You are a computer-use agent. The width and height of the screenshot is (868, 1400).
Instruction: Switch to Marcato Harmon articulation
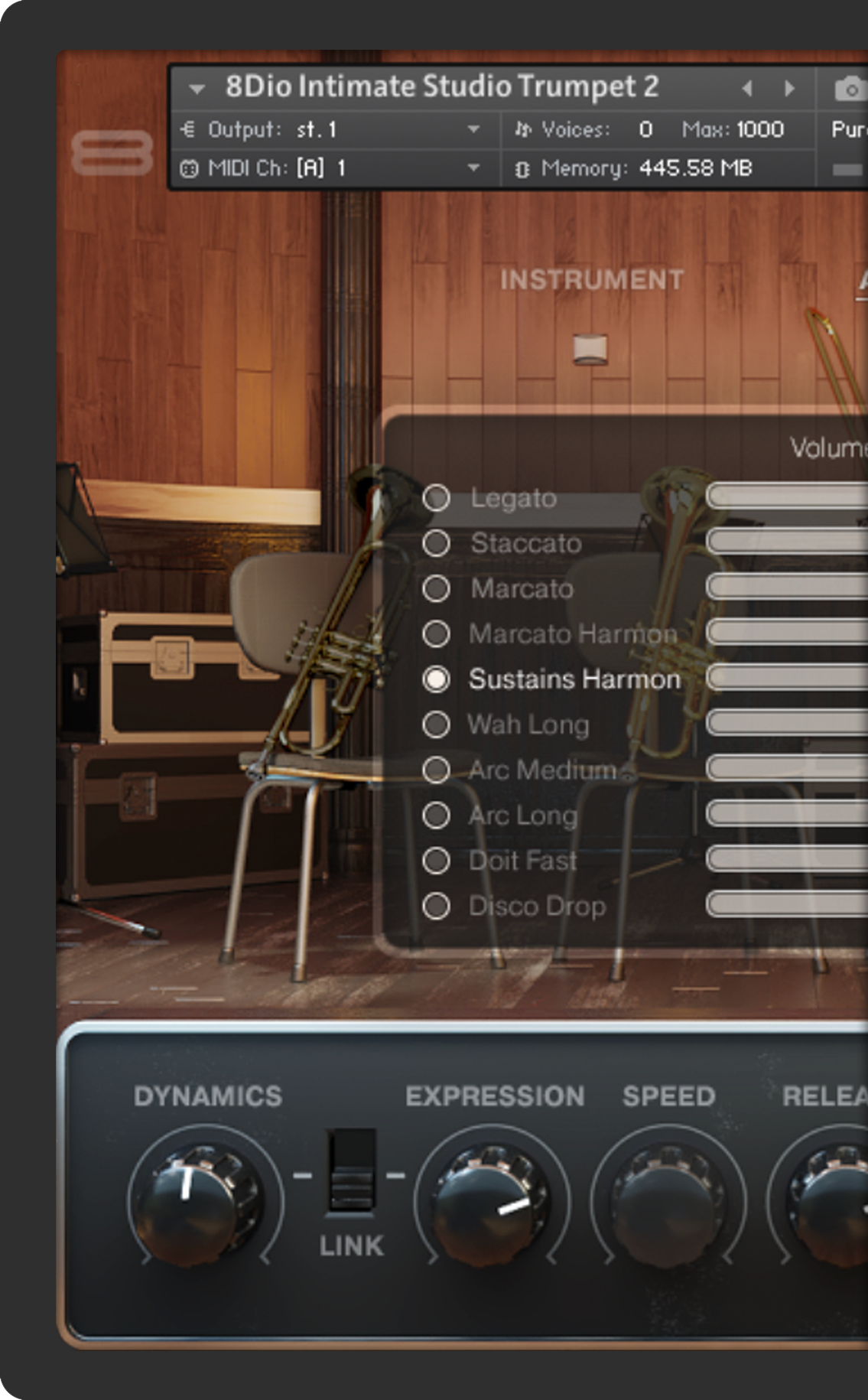(436, 633)
